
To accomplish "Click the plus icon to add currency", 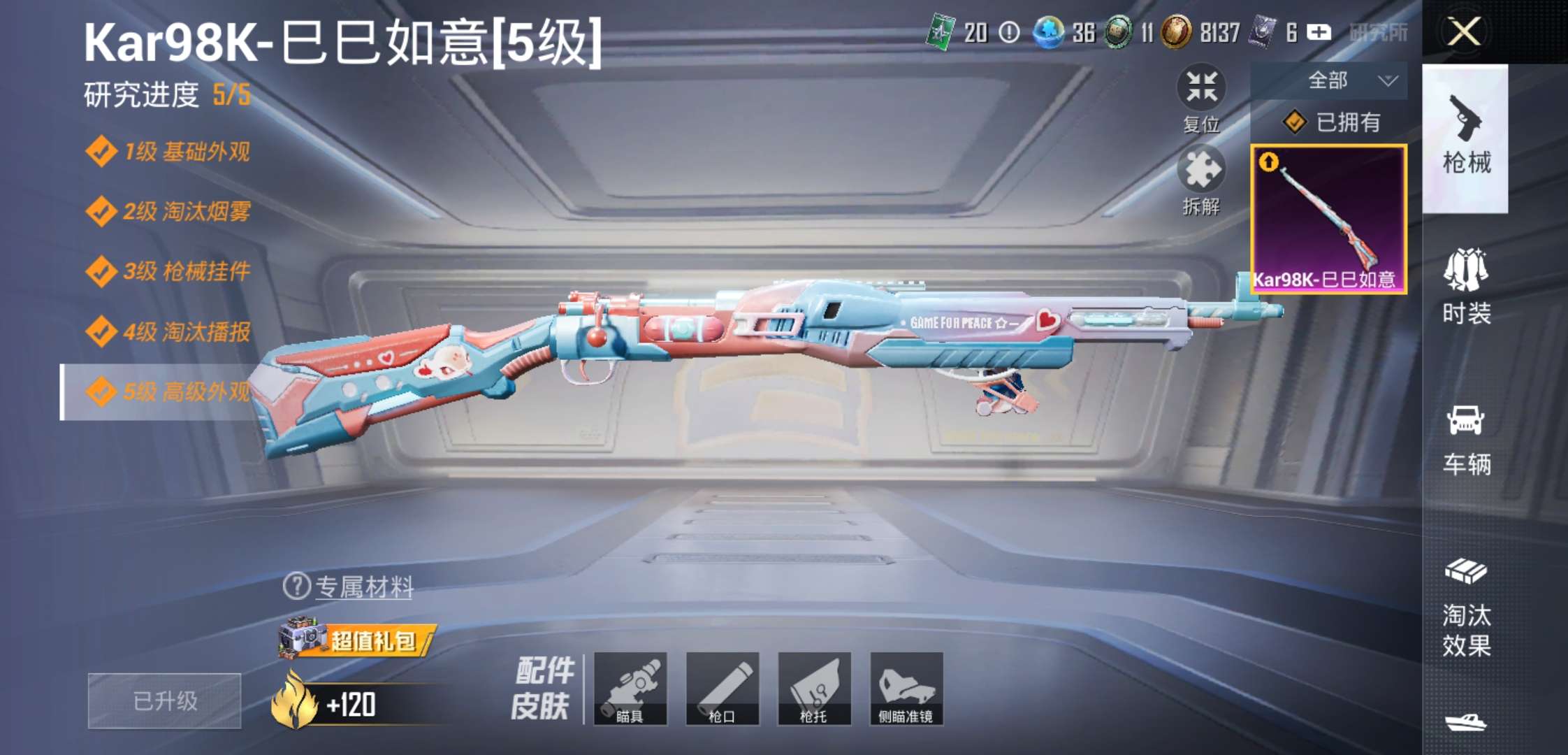I will pyautogui.click(x=1321, y=33).
